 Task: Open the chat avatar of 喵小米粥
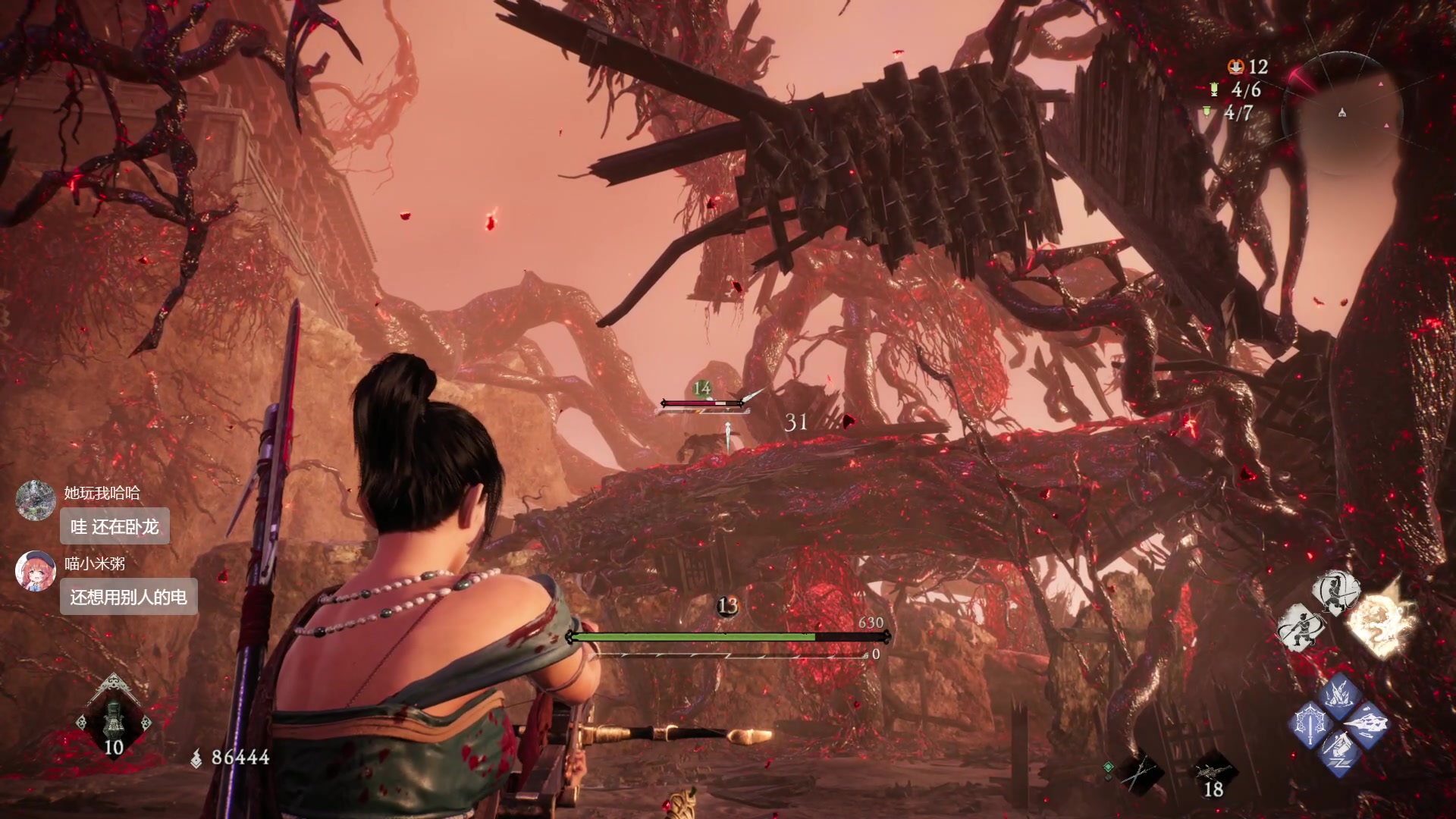pos(35,570)
